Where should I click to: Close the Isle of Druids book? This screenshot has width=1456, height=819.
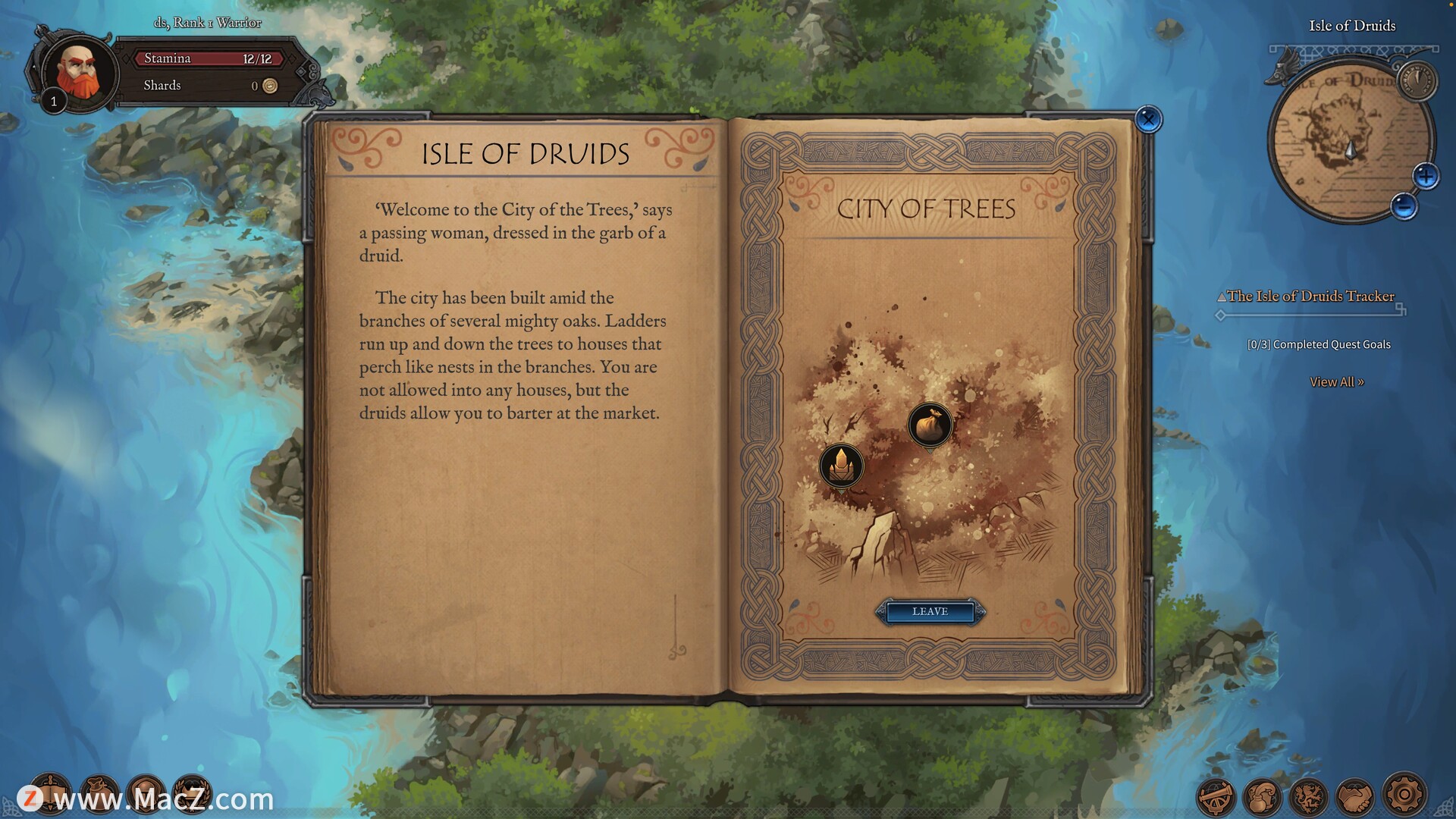(1148, 119)
